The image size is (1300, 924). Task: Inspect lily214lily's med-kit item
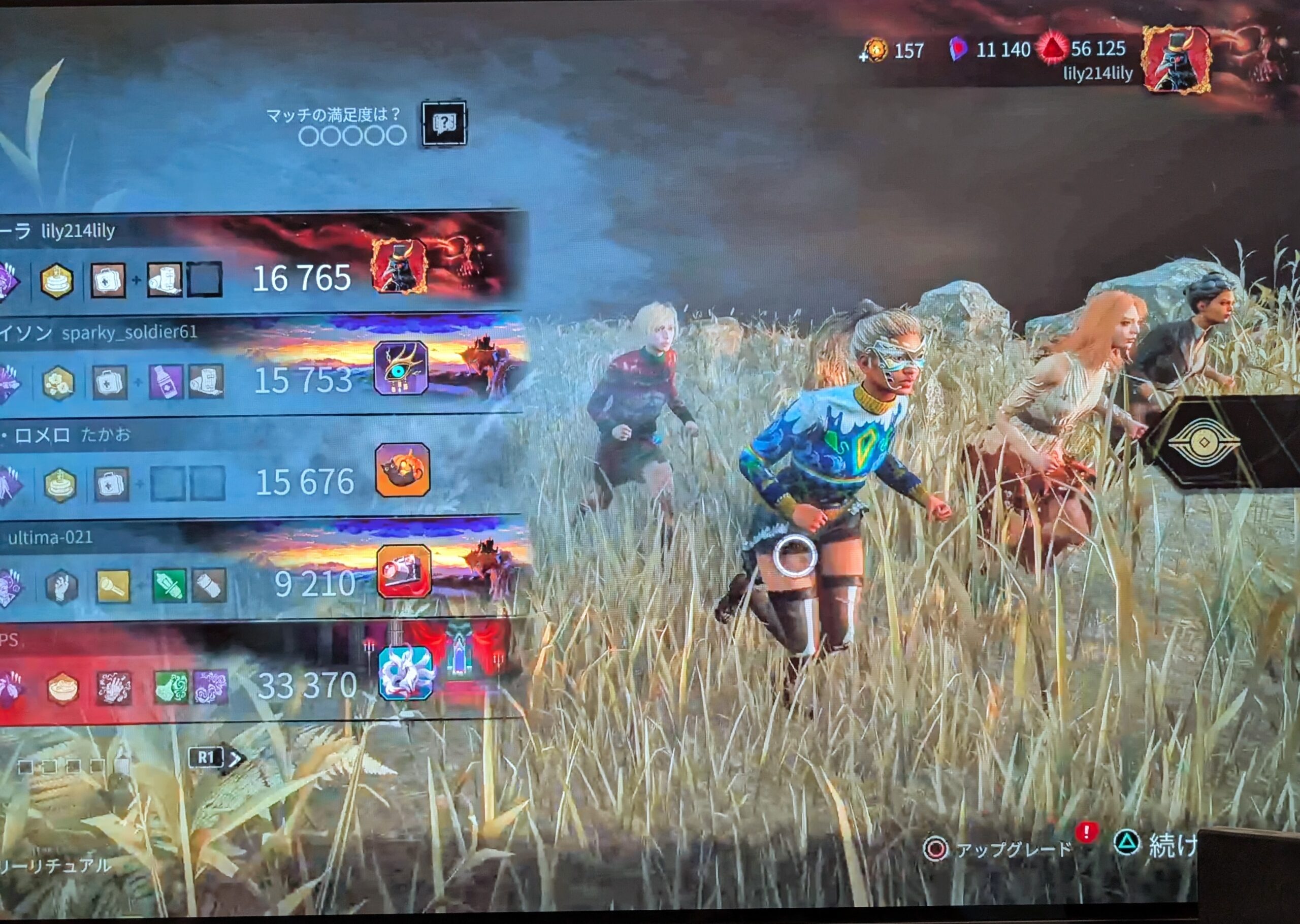coord(108,279)
